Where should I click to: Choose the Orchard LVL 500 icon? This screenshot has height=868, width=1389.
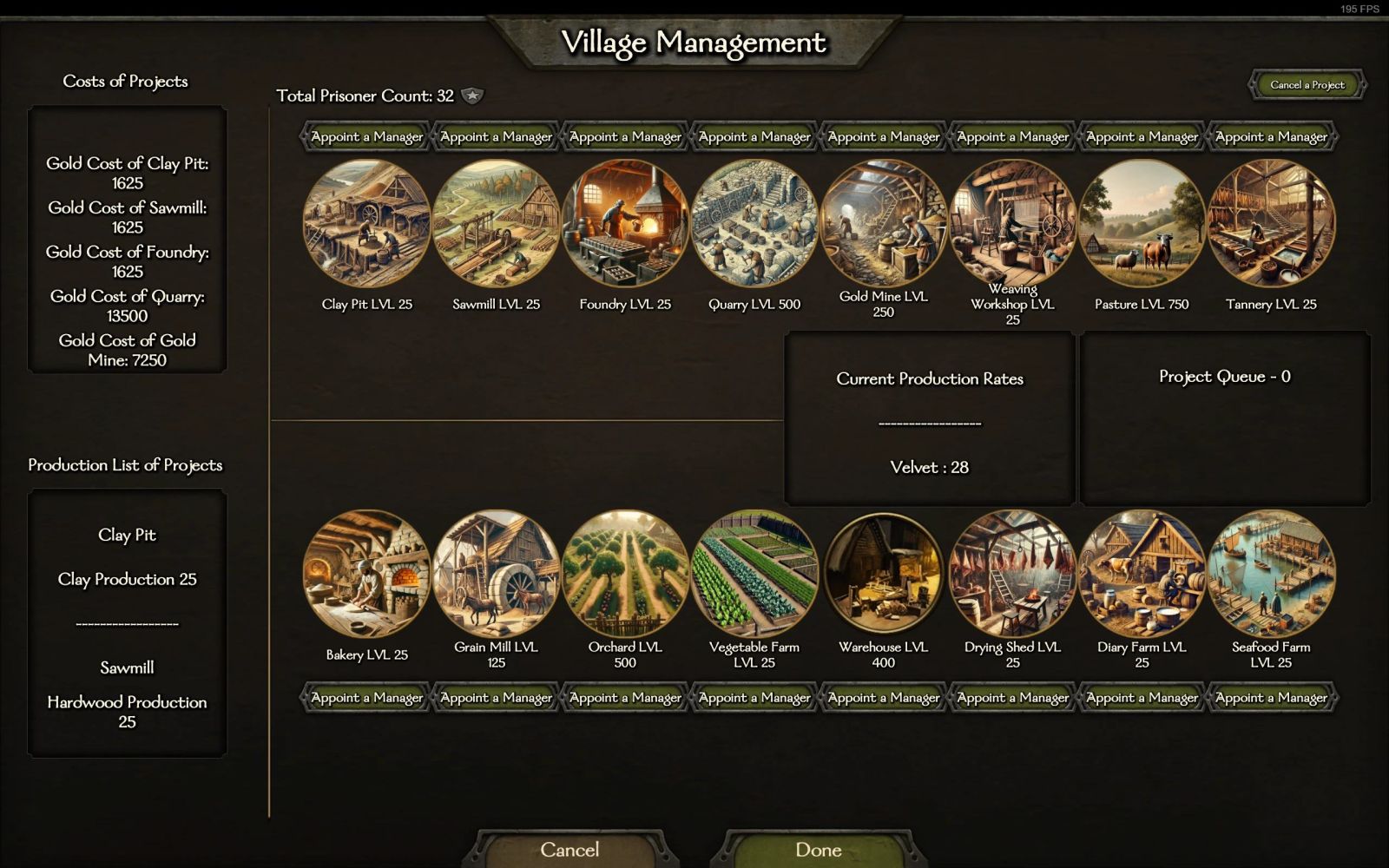pyautogui.click(x=625, y=574)
